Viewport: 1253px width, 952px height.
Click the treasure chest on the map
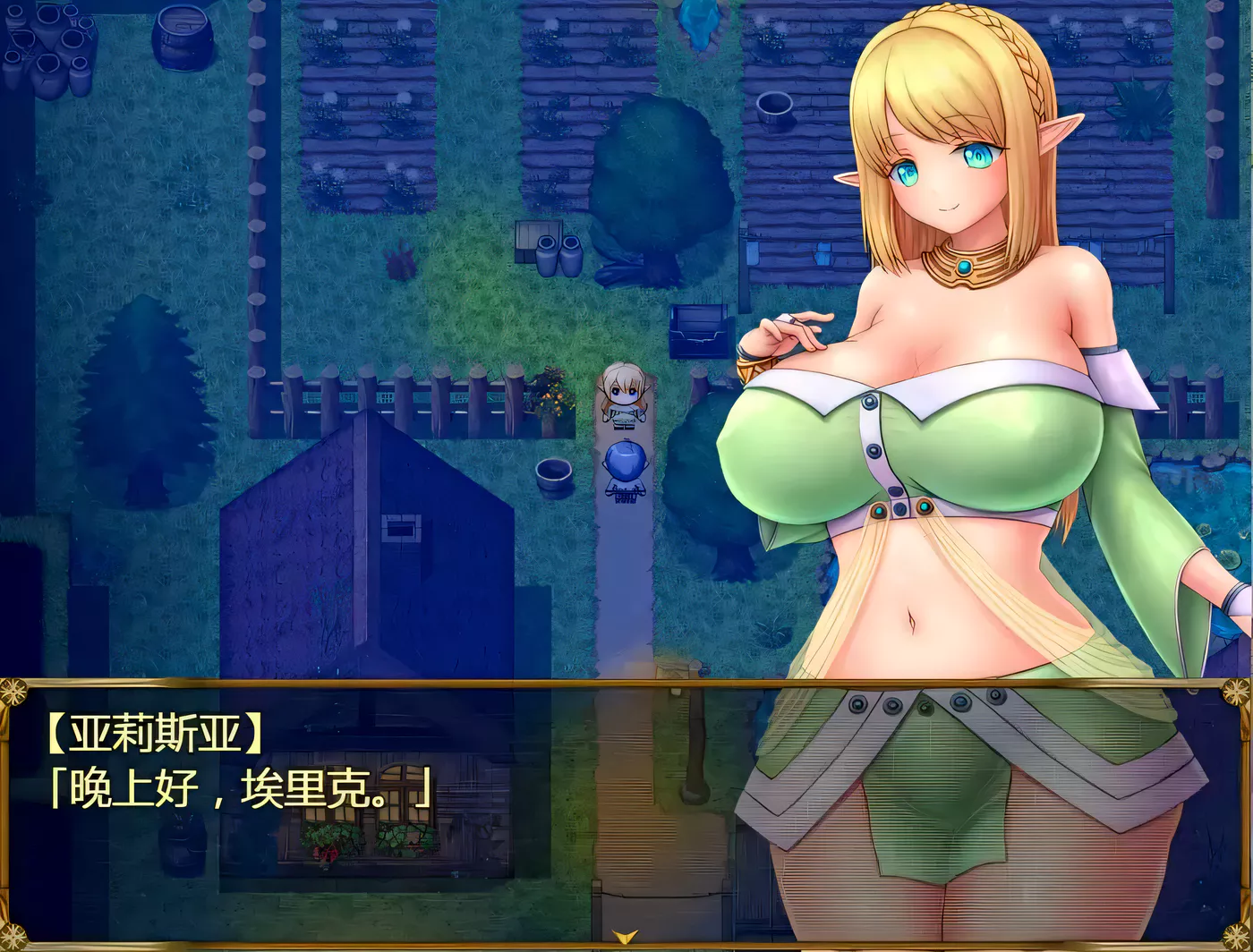(x=697, y=333)
